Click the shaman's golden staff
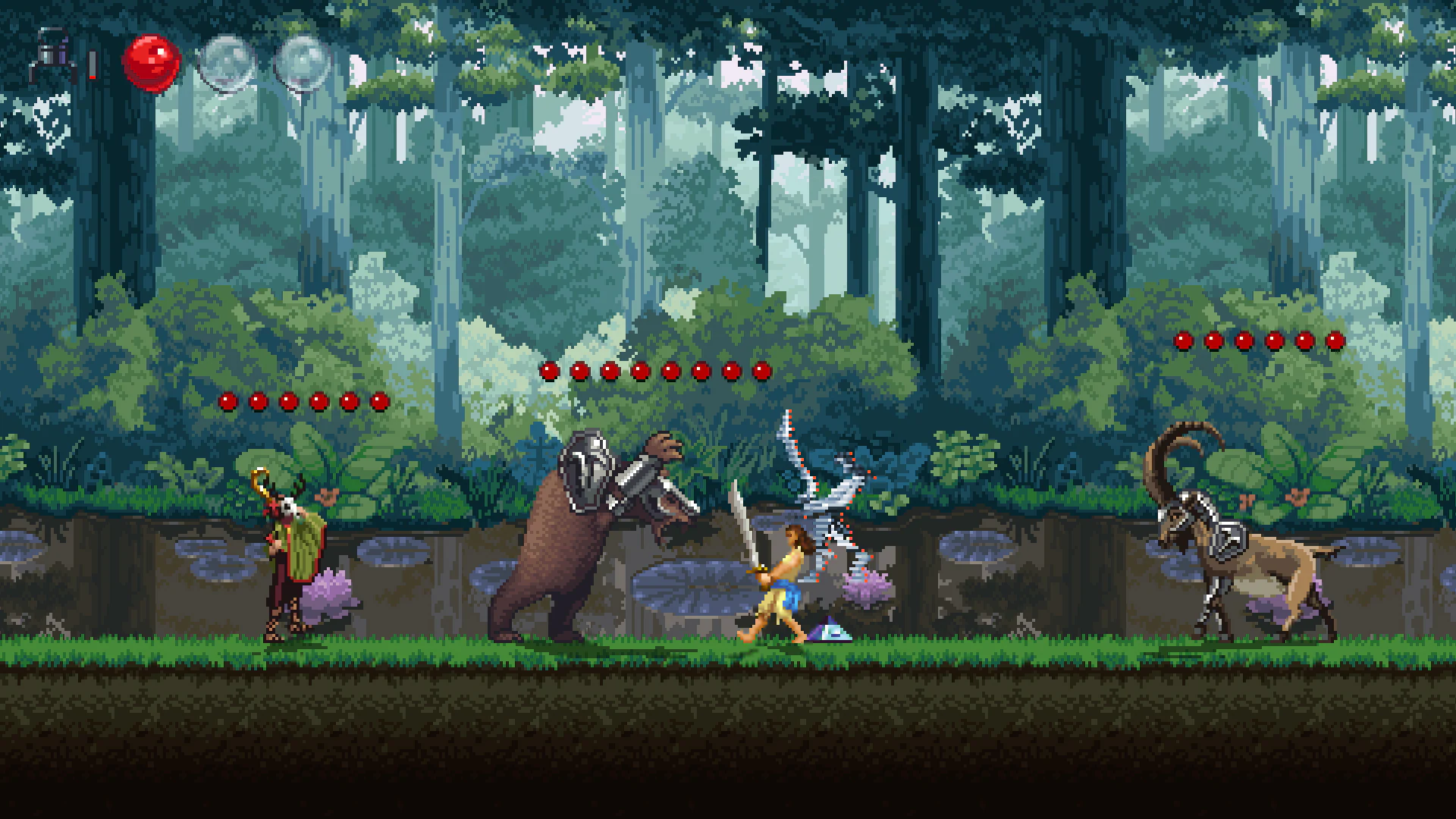The width and height of the screenshot is (1456, 819). [x=258, y=478]
